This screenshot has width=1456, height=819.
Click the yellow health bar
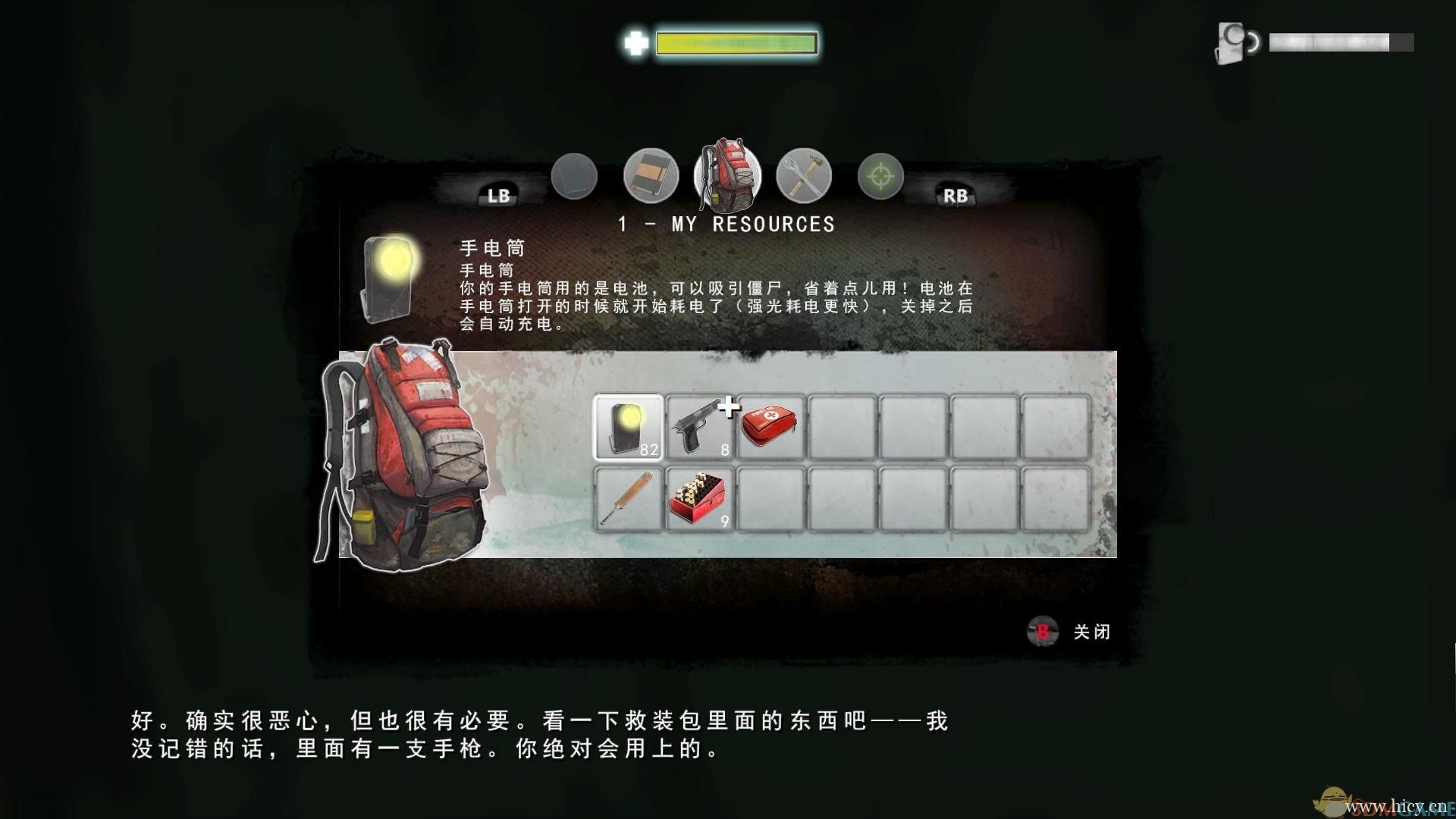736,42
